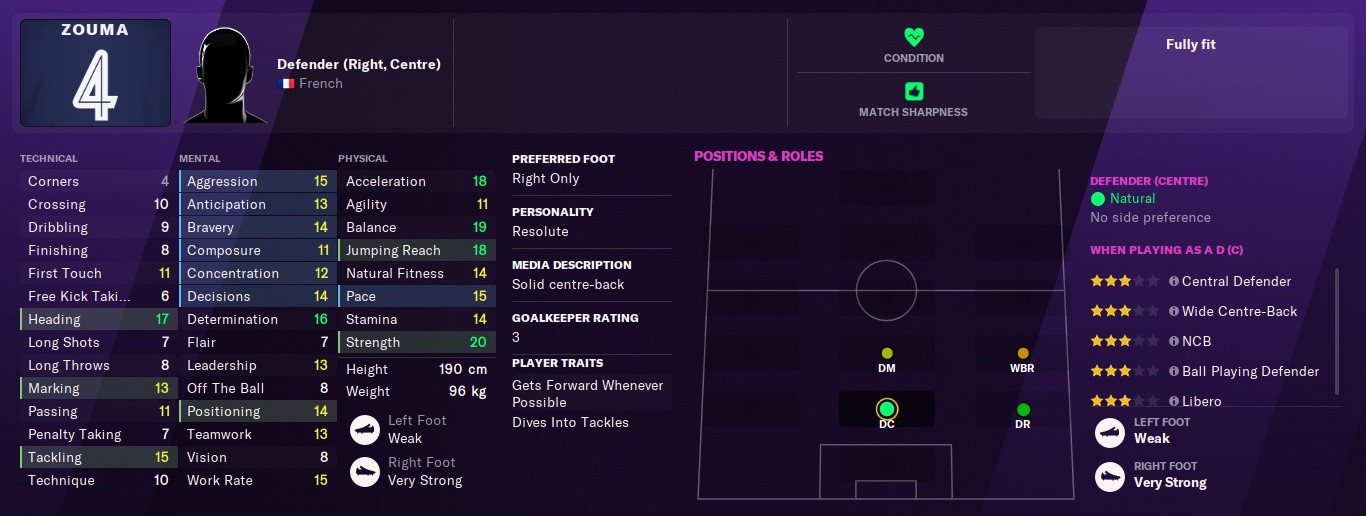Choose the DR position marker
The width and height of the screenshot is (1366, 516).
[1022, 410]
